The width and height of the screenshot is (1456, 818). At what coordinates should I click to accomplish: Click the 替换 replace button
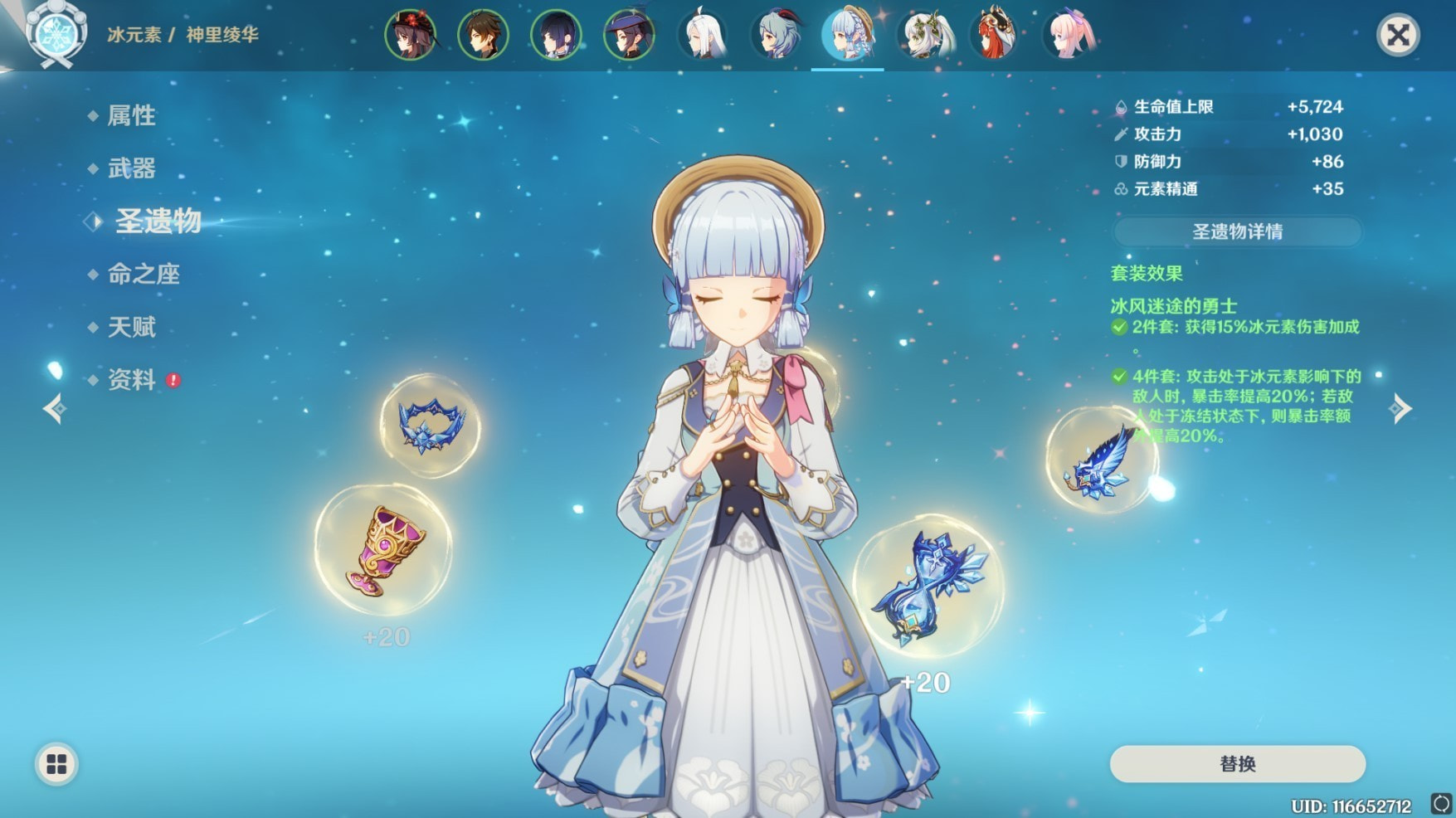[x=1237, y=764]
